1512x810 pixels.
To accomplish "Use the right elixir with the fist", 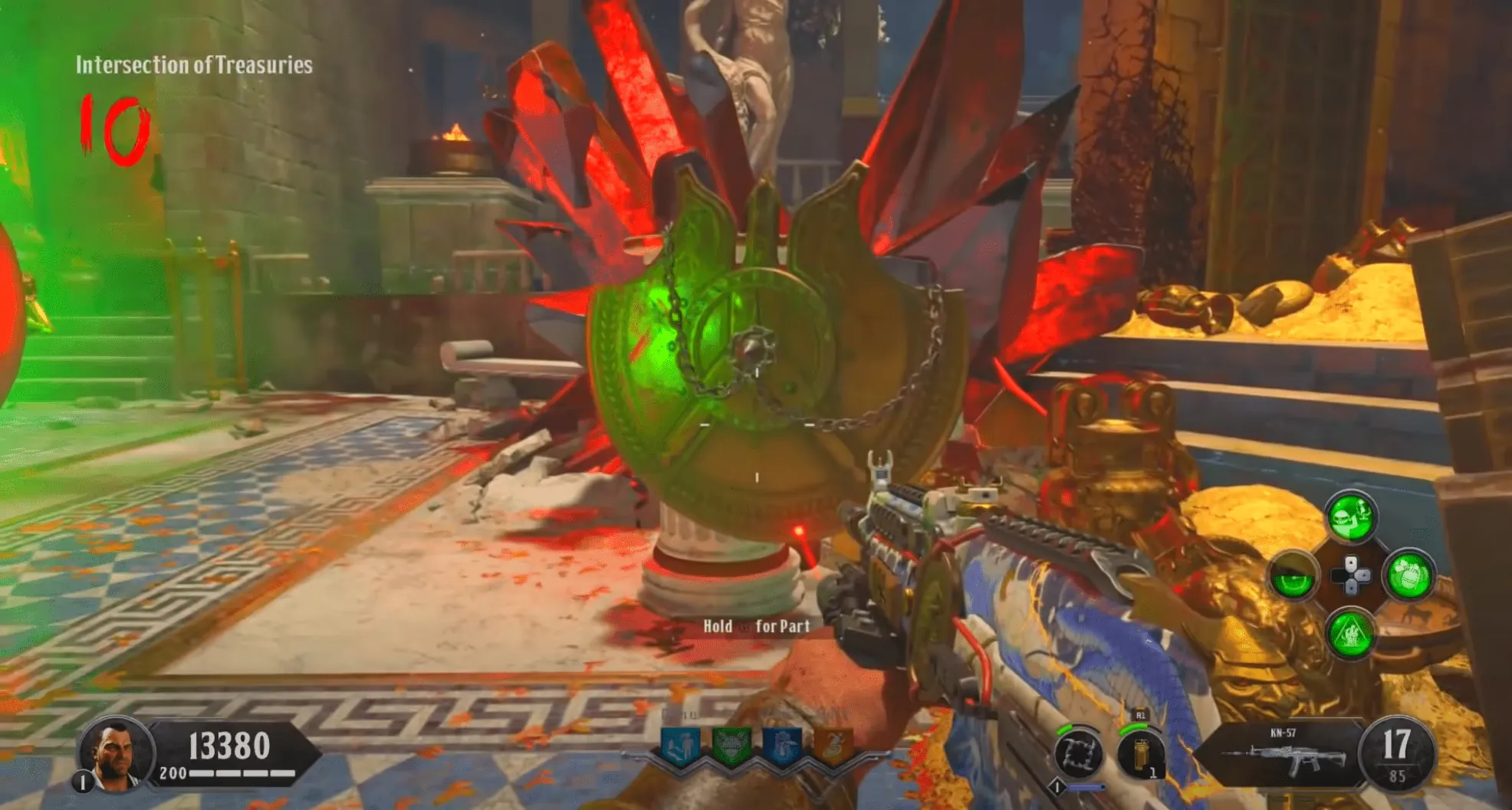I will tap(1409, 575).
